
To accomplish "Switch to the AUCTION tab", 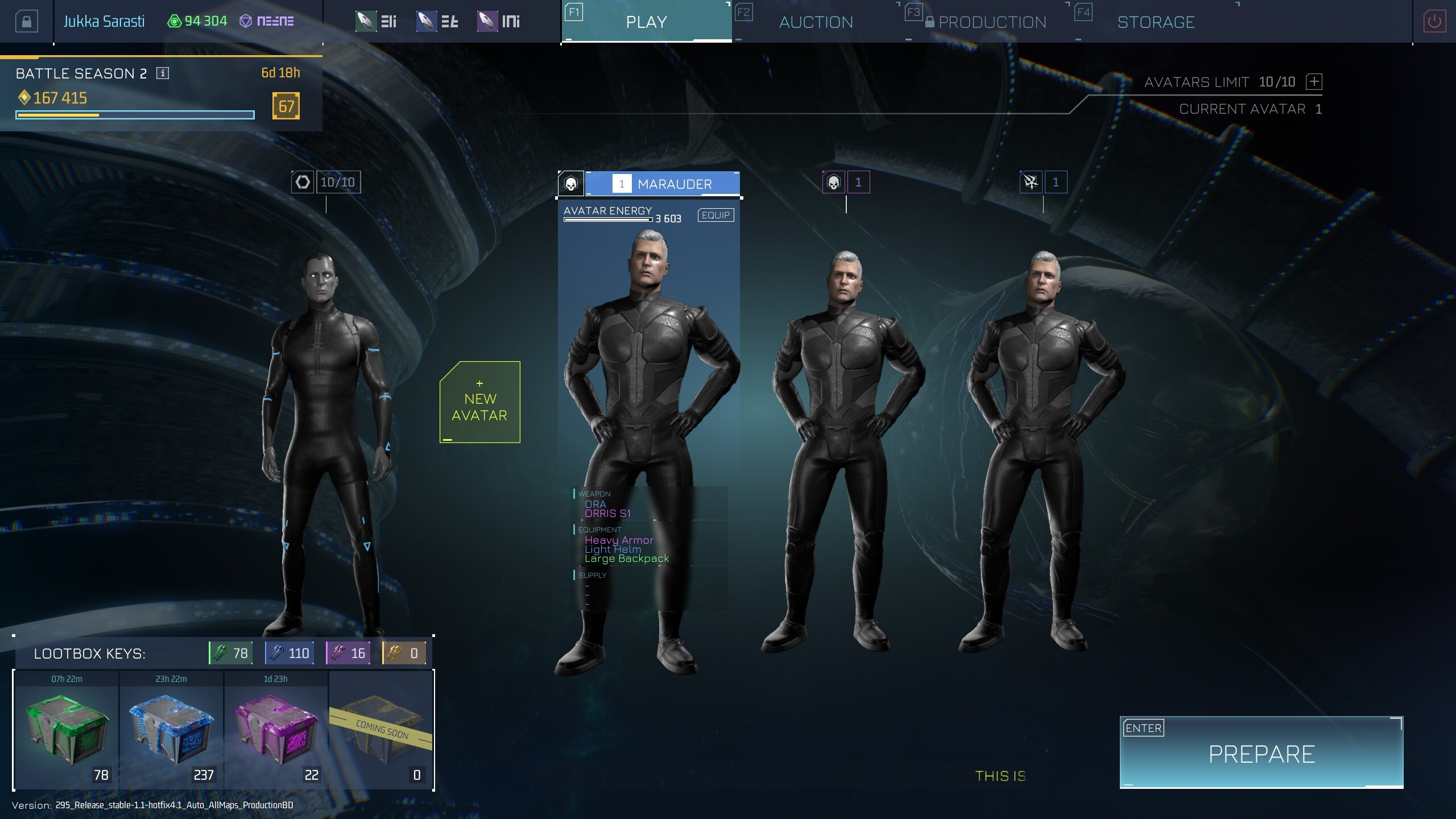I will click(816, 21).
